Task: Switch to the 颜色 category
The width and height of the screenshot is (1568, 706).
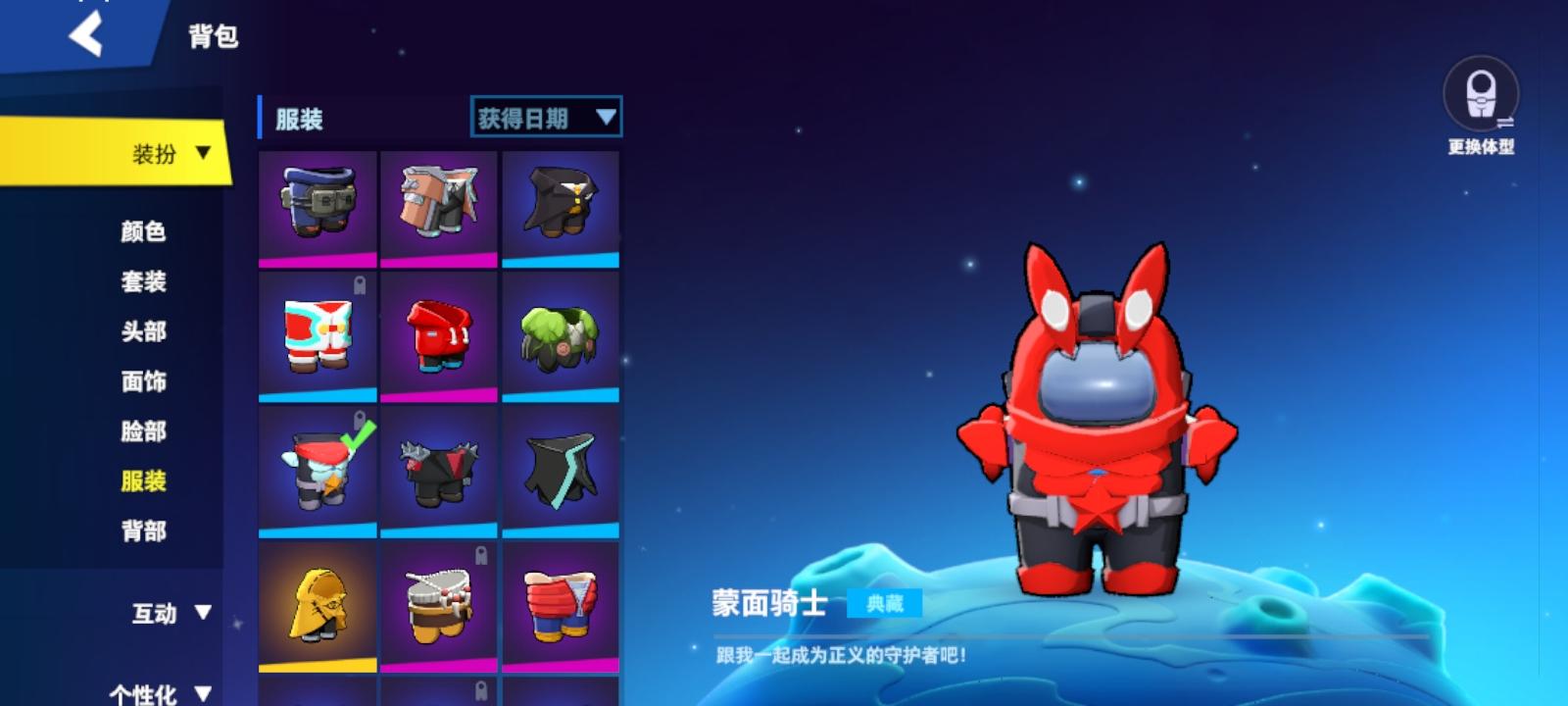Action: pyautogui.click(x=145, y=232)
